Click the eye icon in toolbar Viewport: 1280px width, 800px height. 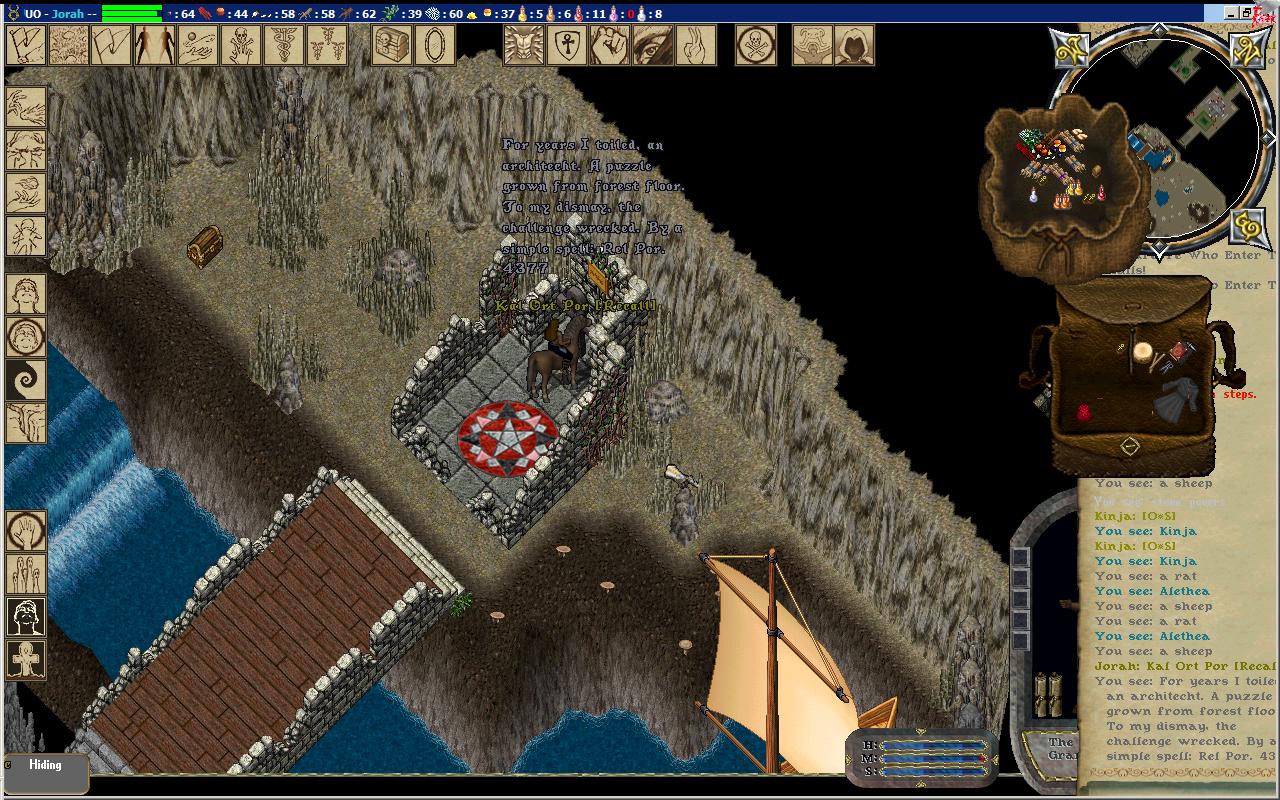tap(653, 45)
